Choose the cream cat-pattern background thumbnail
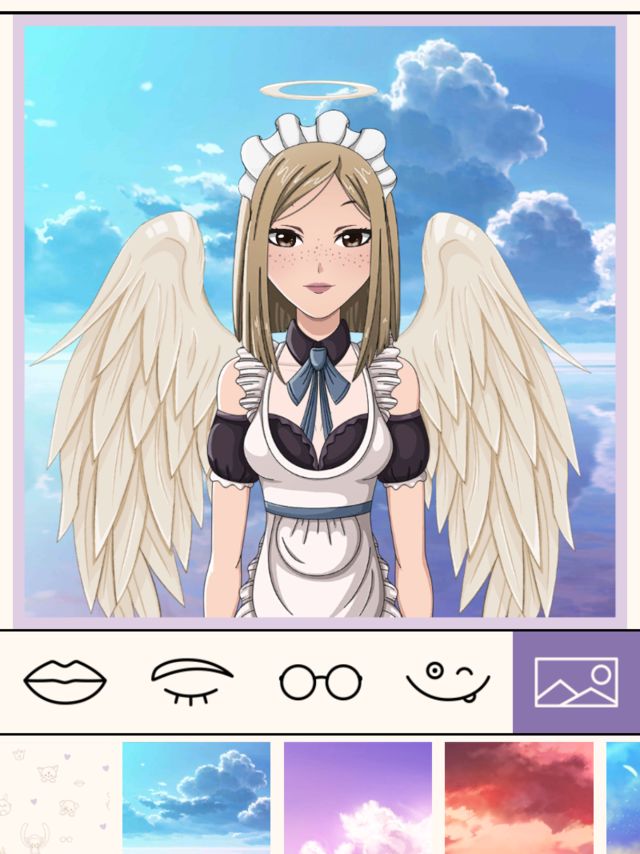 pyautogui.click(x=55, y=797)
